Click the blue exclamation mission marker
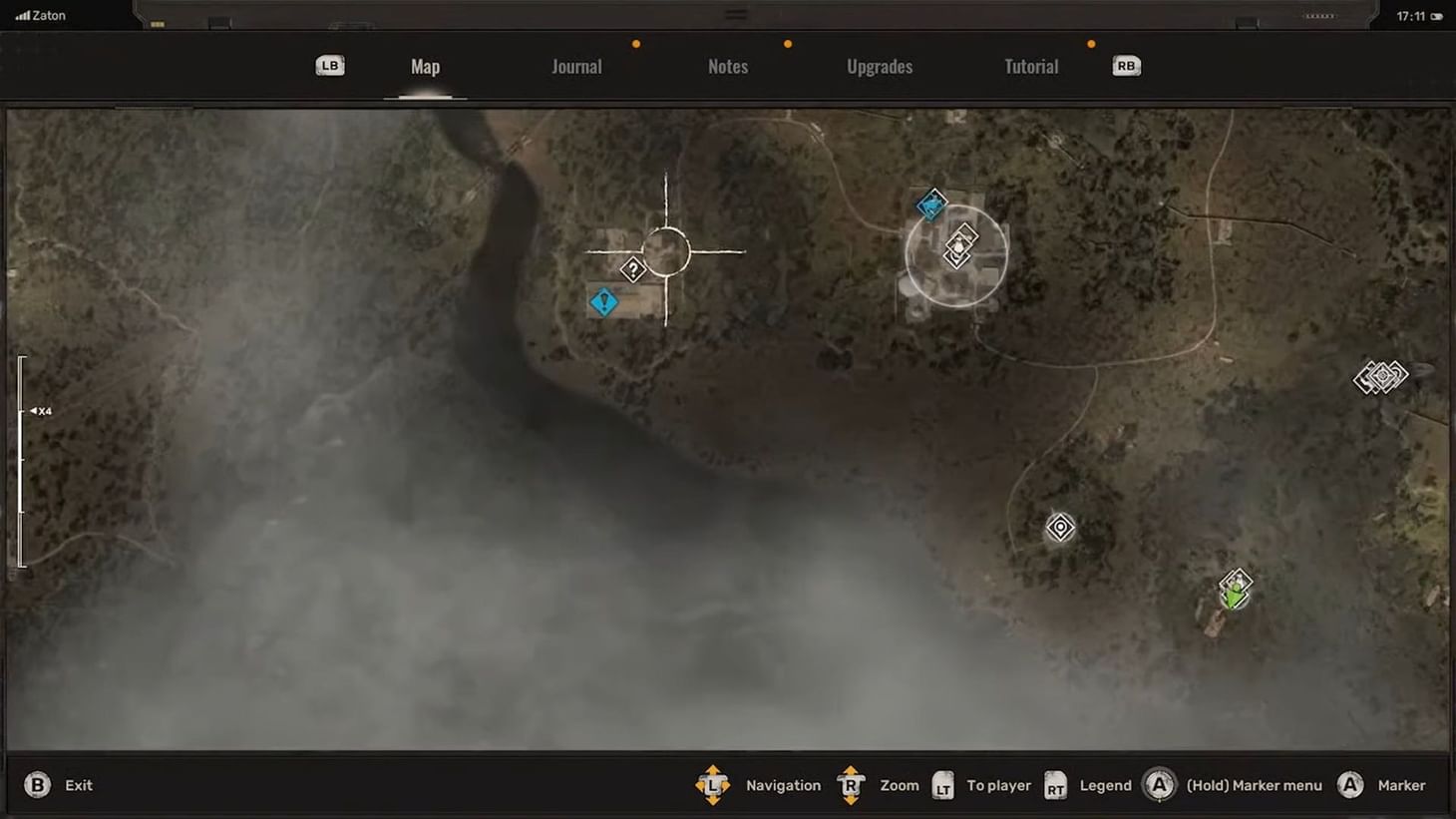Screen dimensions: 1456x819 click(x=603, y=301)
